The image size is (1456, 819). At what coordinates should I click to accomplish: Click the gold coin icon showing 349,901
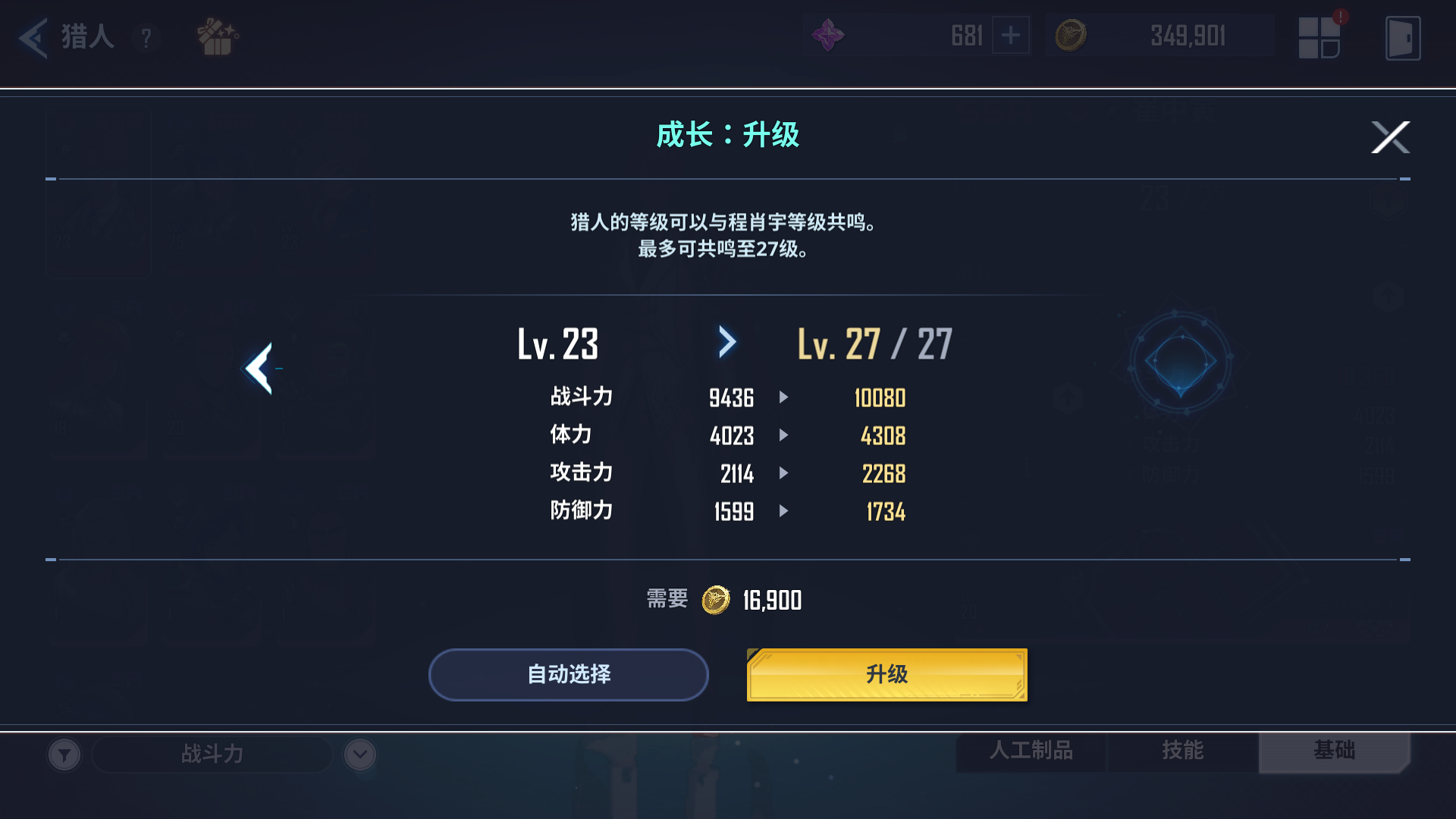(x=1070, y=35)
